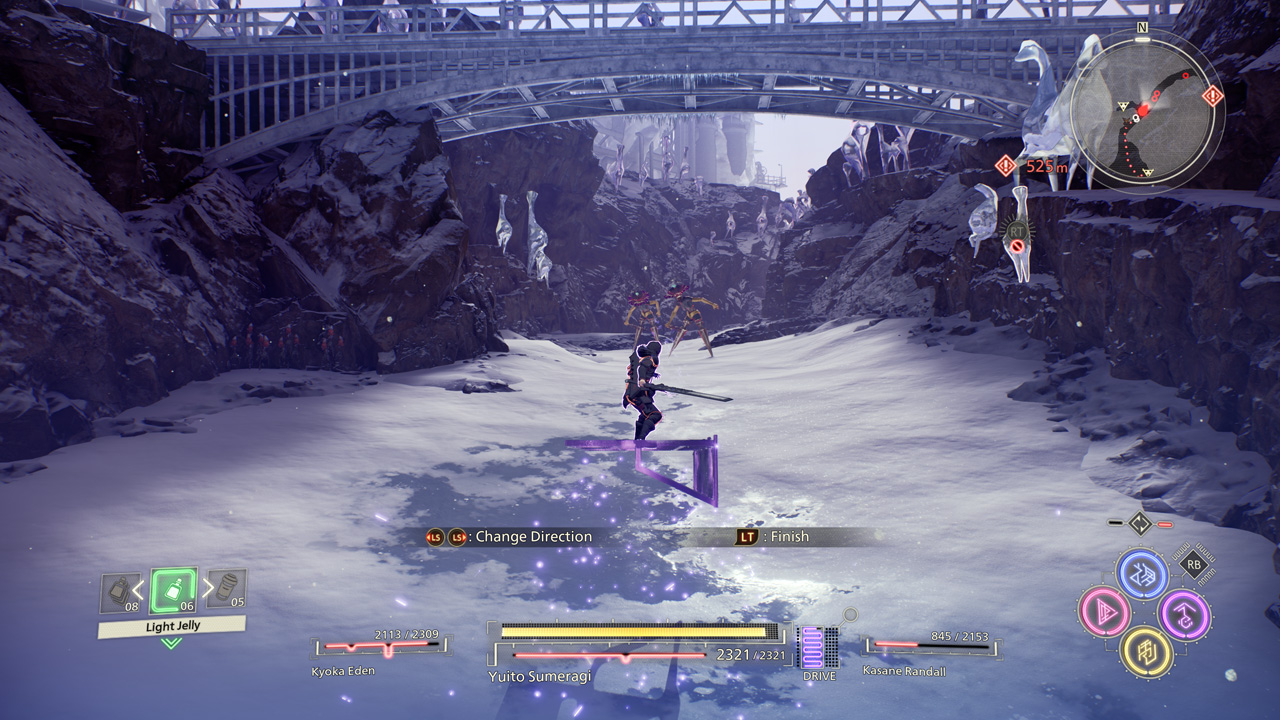Activate the purple SAS ability icon
1280x720 pixels.
point(1184,614)
